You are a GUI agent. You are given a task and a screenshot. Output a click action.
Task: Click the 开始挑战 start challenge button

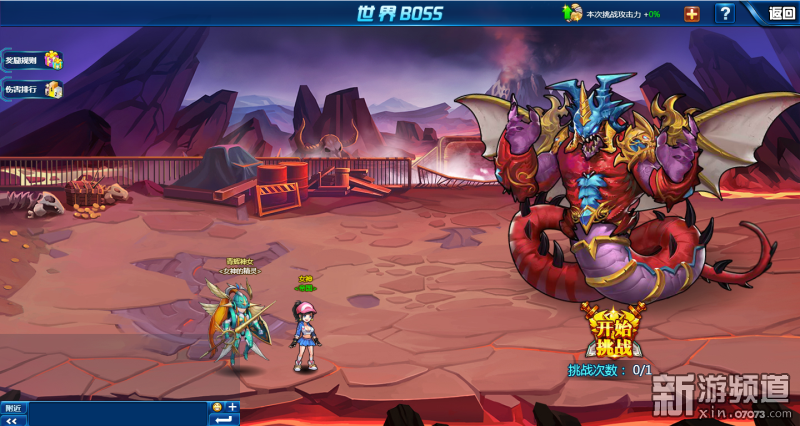(614, 335)
